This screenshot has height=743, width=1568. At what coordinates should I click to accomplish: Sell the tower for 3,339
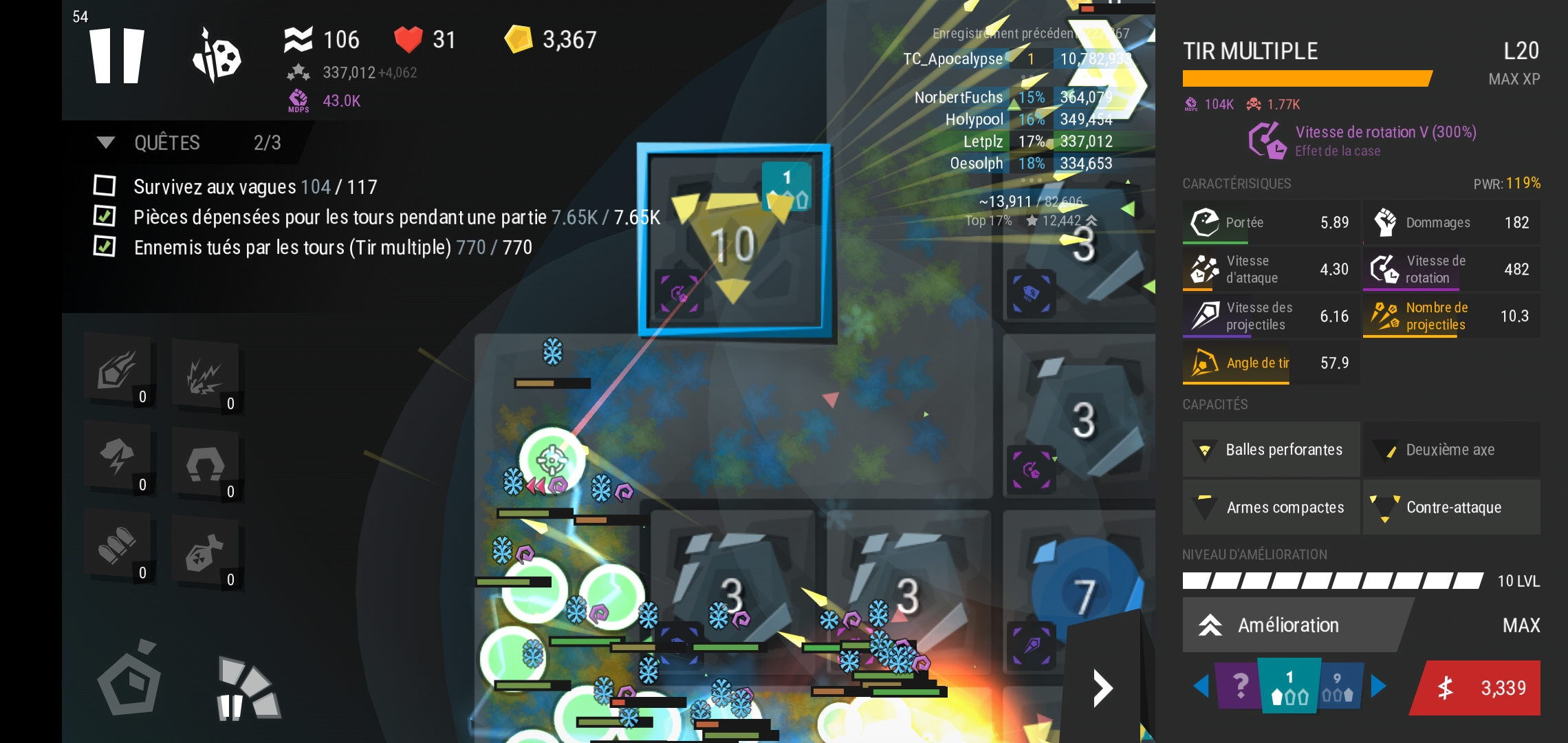tap(1477, 688)
